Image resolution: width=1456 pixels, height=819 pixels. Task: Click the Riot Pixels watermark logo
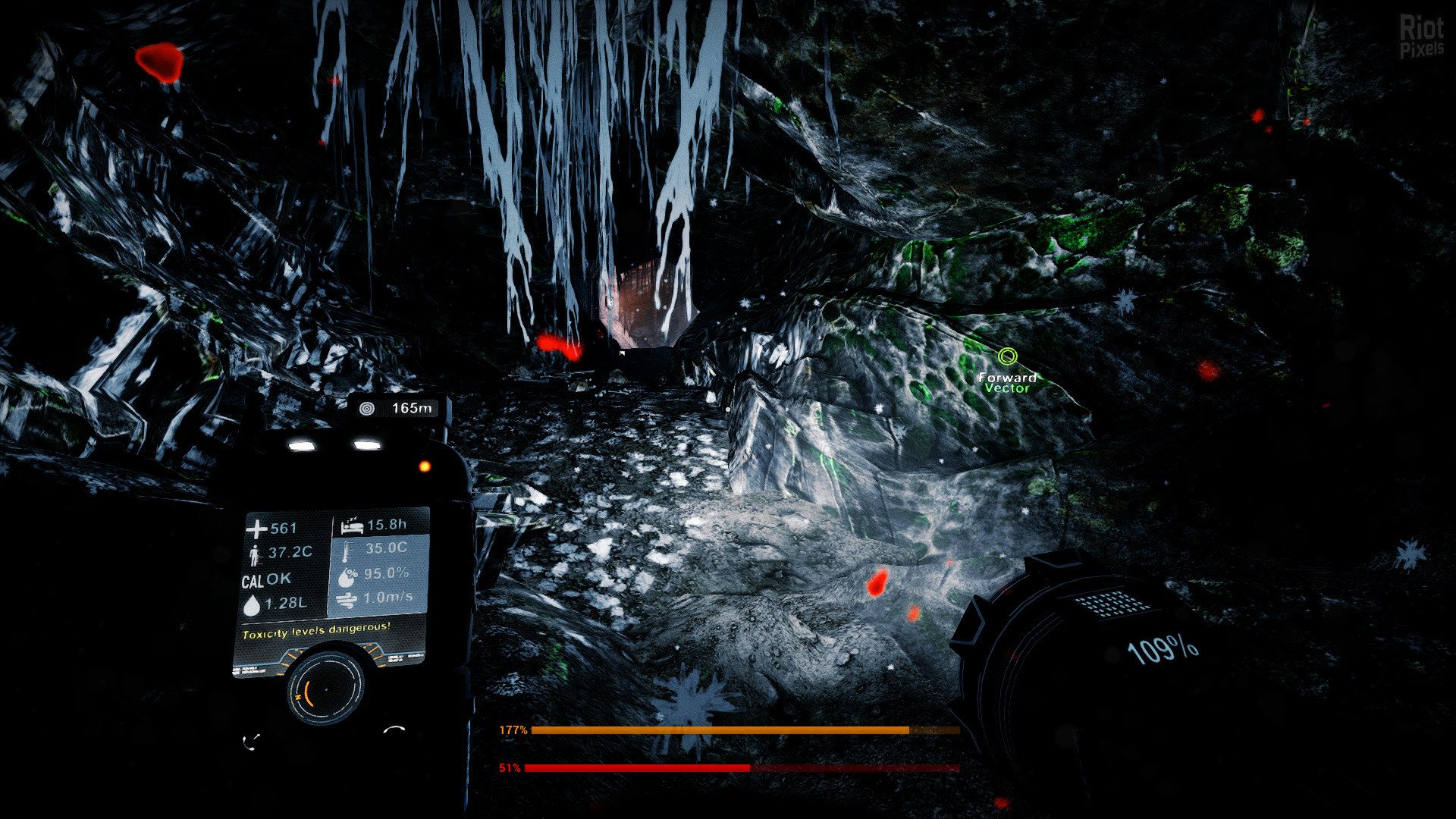1421,37
